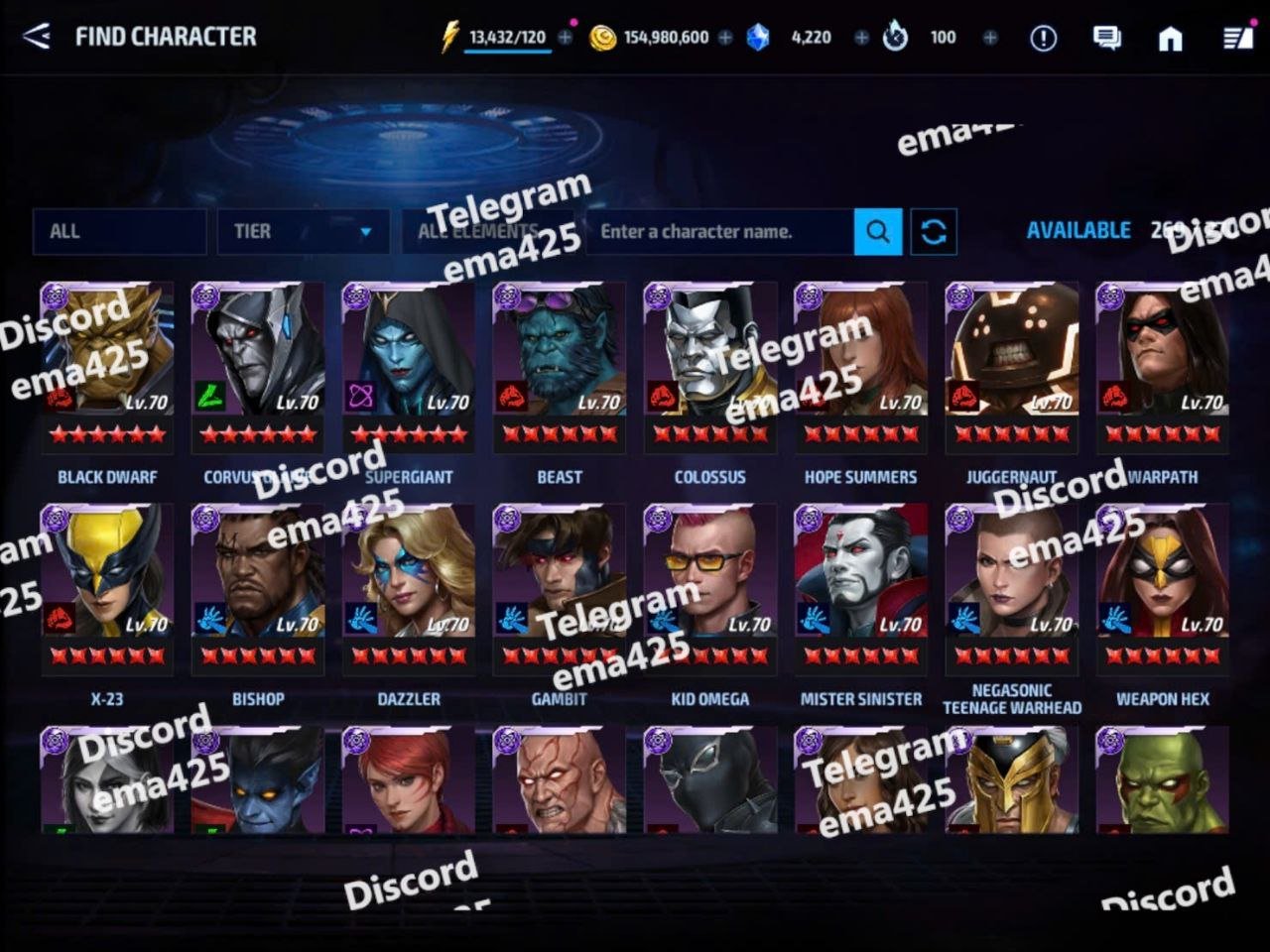Go back using the arrow button
Screen dimensions: 1270x952
coord(37,37)
